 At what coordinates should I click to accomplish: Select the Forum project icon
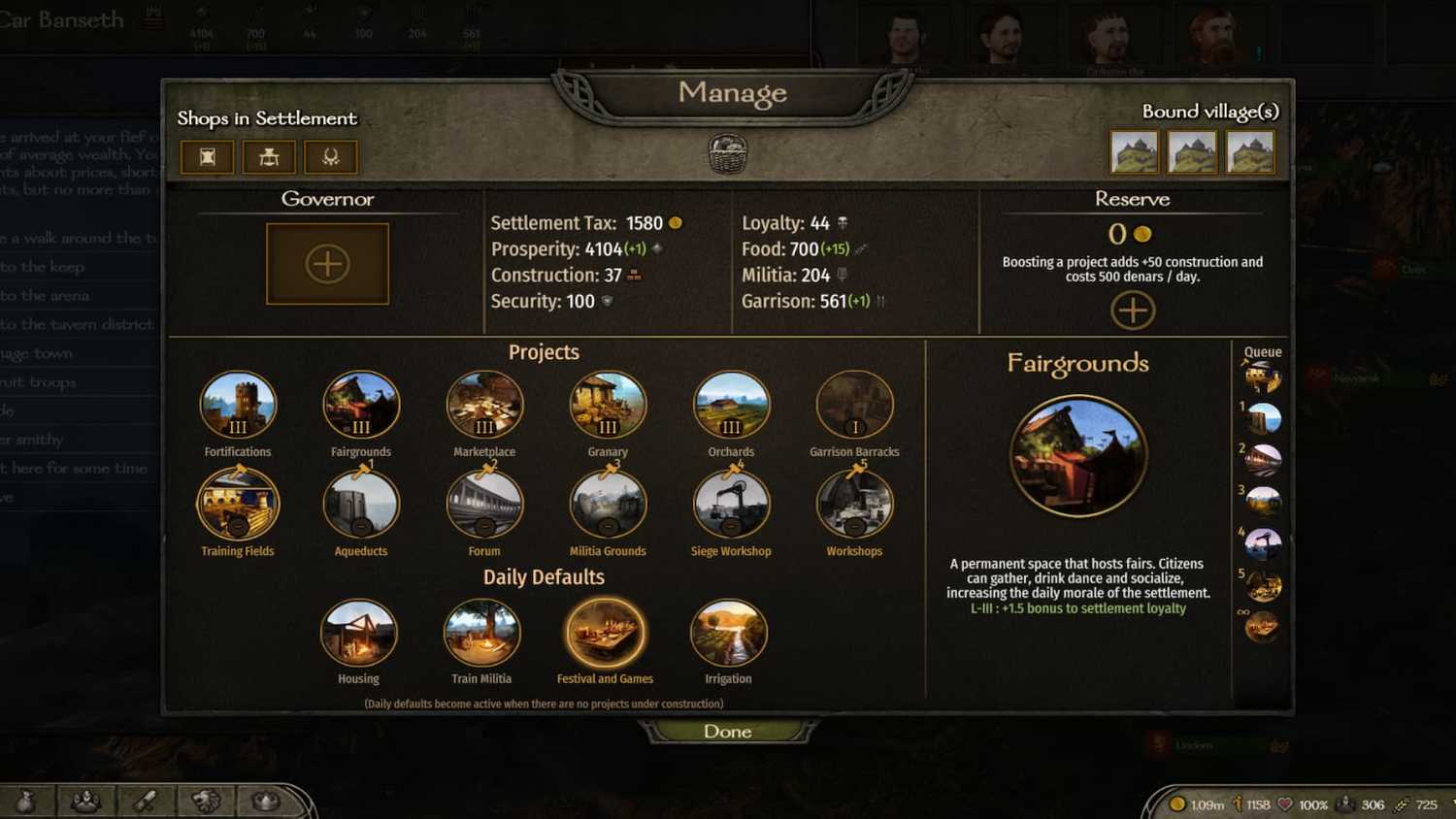point(483,505)
